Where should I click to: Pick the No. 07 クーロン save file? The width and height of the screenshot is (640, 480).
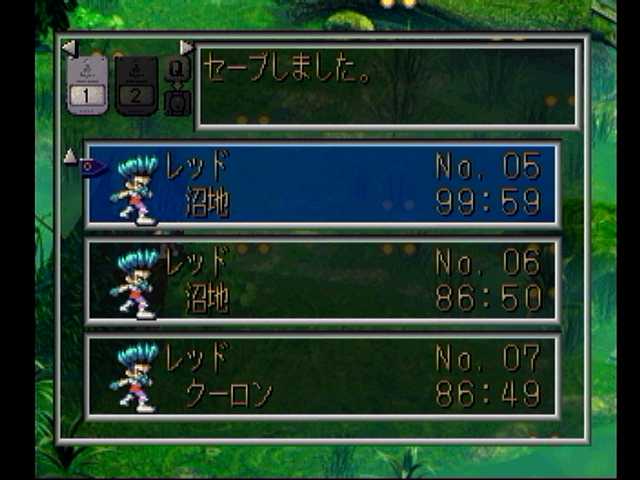click(322, 377)
